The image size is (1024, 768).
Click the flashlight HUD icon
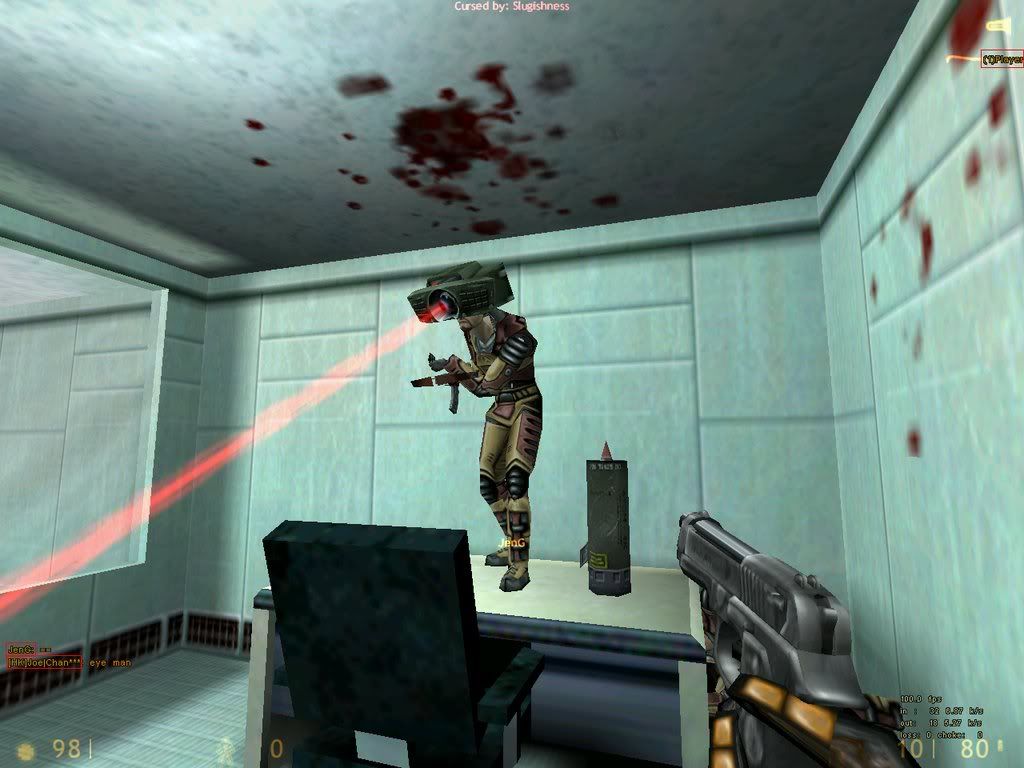(x=997, y=24)
